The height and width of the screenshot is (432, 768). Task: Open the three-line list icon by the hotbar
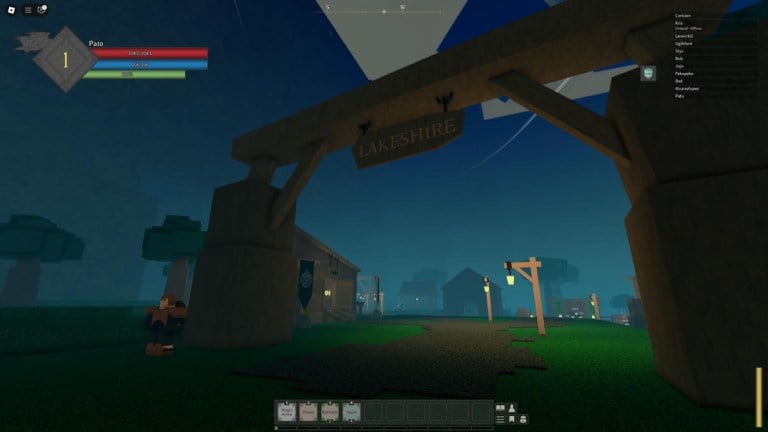501,419
